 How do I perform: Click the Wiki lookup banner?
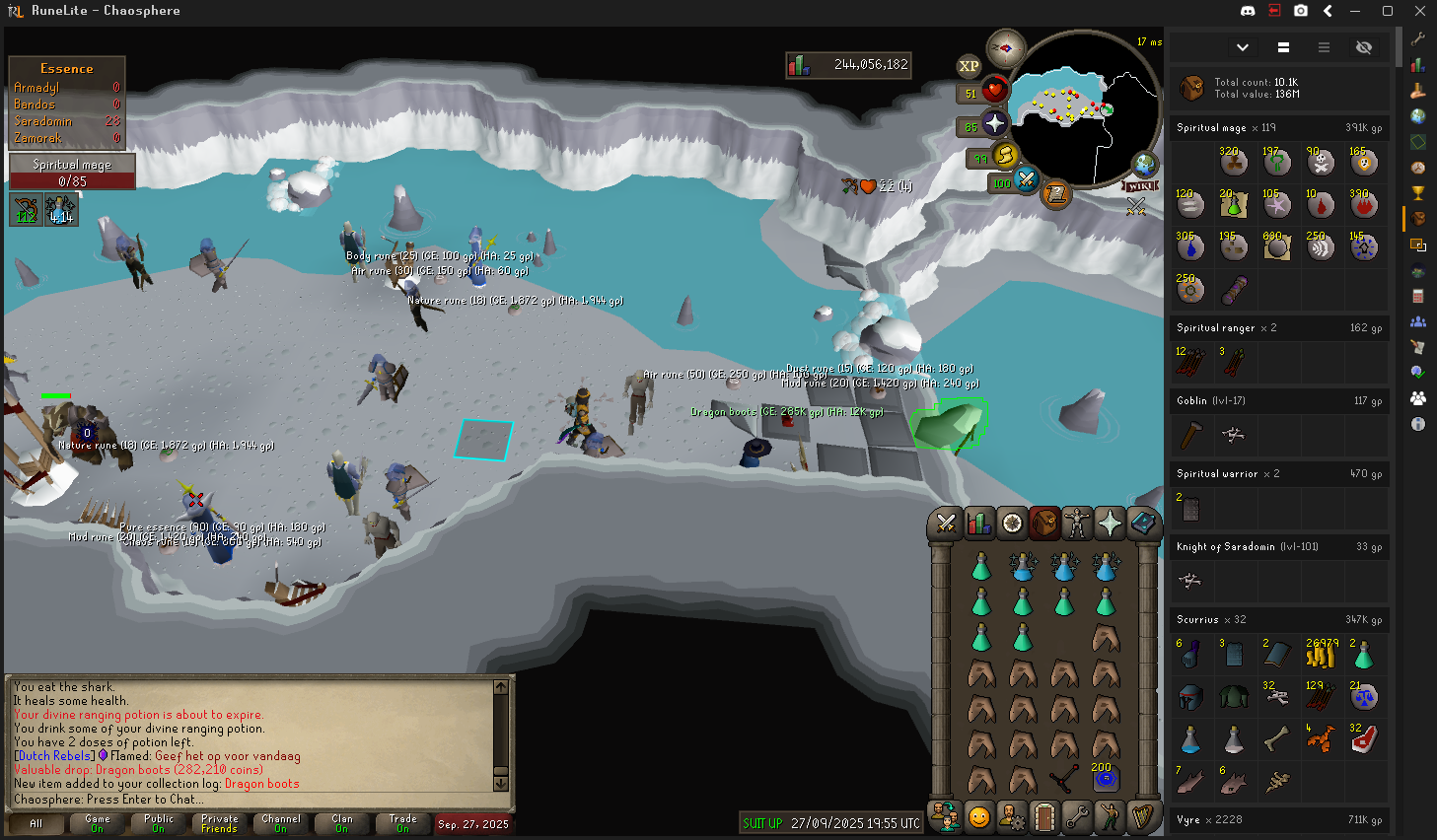click(x=1139, y=186)
